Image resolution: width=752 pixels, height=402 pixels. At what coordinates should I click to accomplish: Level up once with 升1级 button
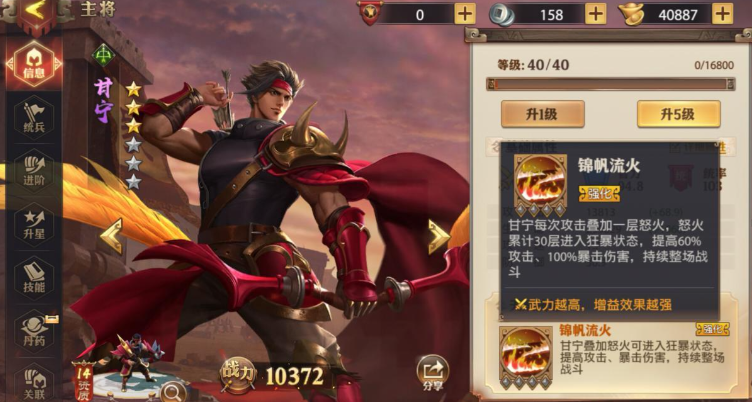(x=542, y=113)
